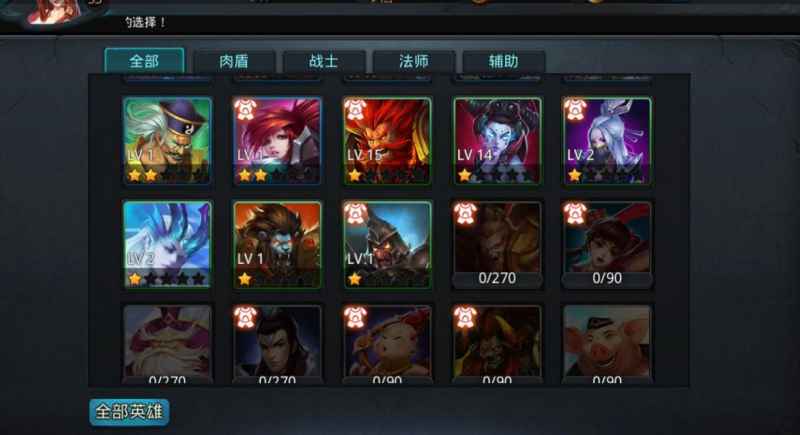Open the 全部英雄 button
The width and height of the screenshot is (800, 435).
point(129,411)
